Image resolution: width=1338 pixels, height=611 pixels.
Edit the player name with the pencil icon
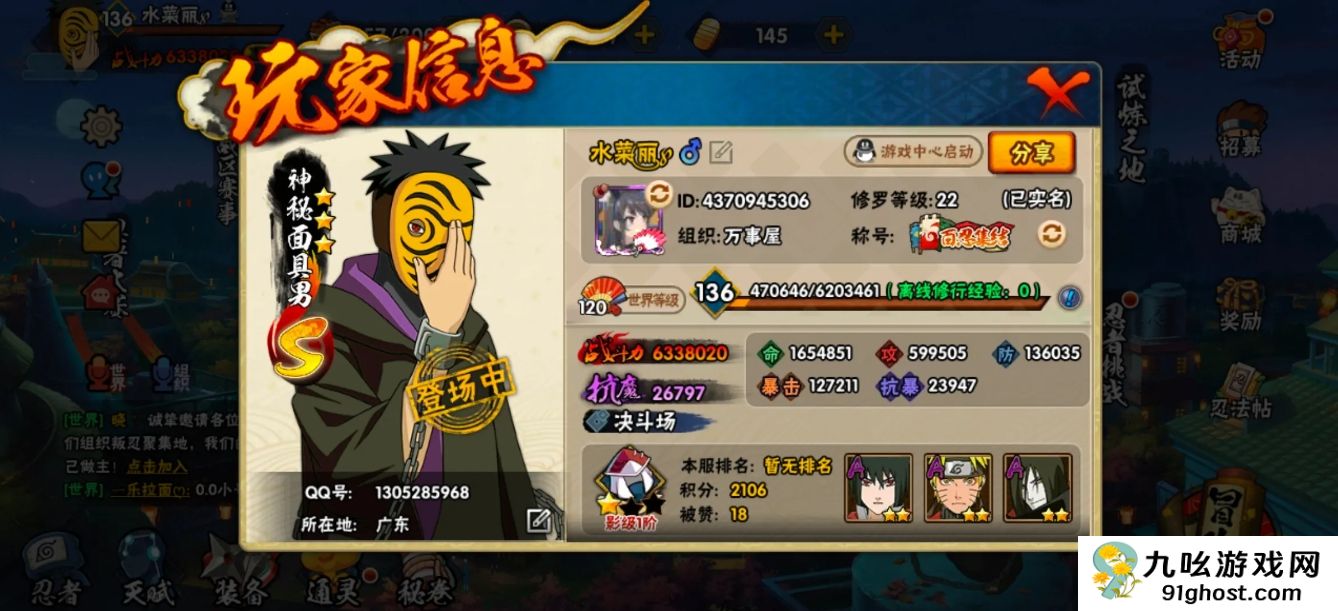point(721,152)
